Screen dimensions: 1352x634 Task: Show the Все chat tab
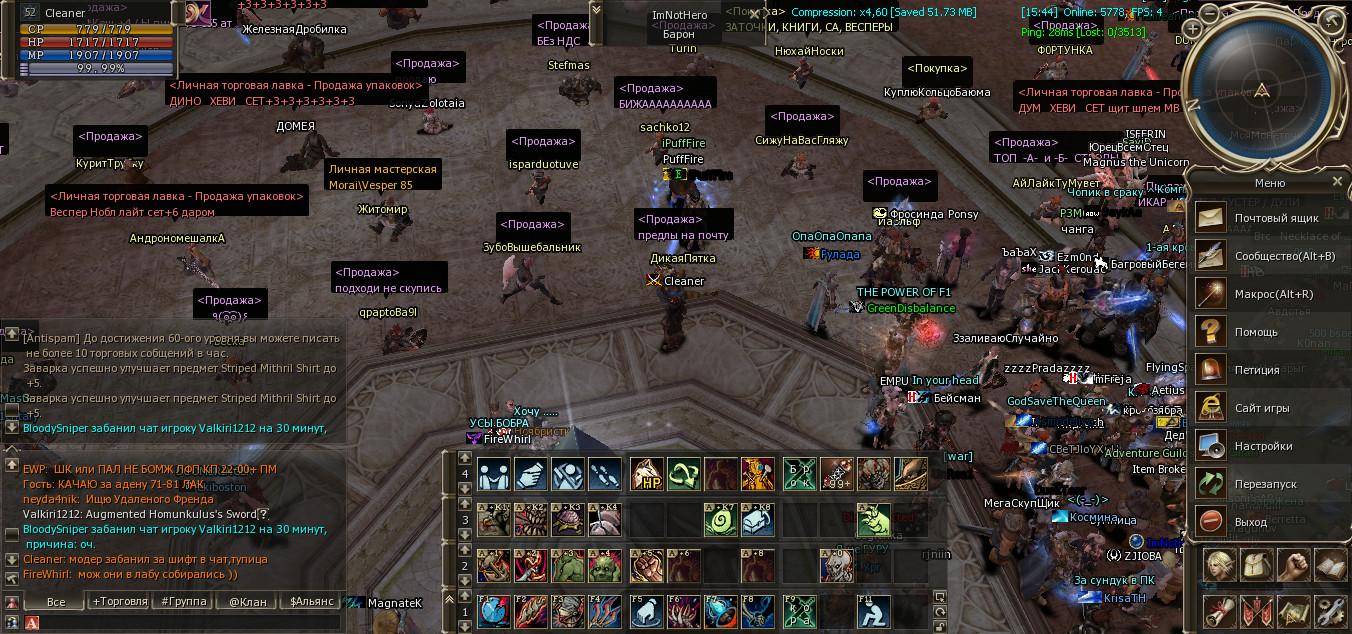[x=56, y=602]
